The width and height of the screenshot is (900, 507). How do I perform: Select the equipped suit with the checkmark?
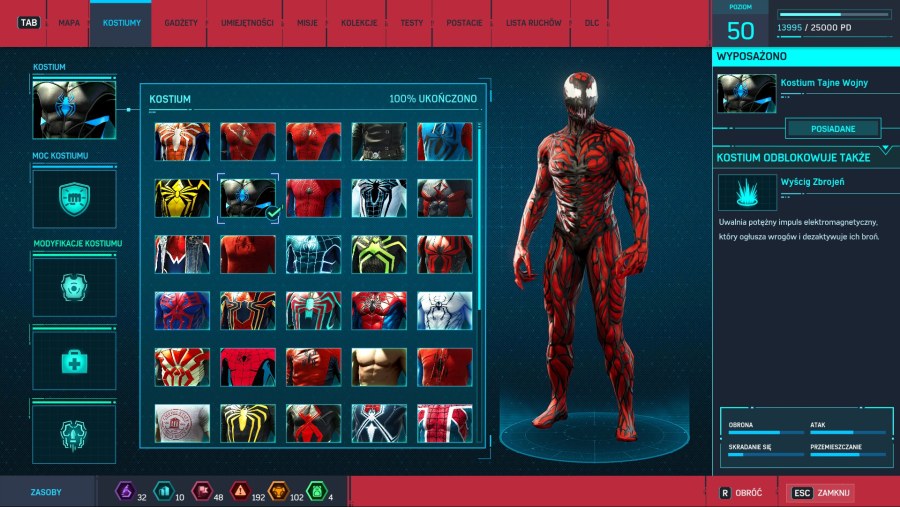point(248,198)
